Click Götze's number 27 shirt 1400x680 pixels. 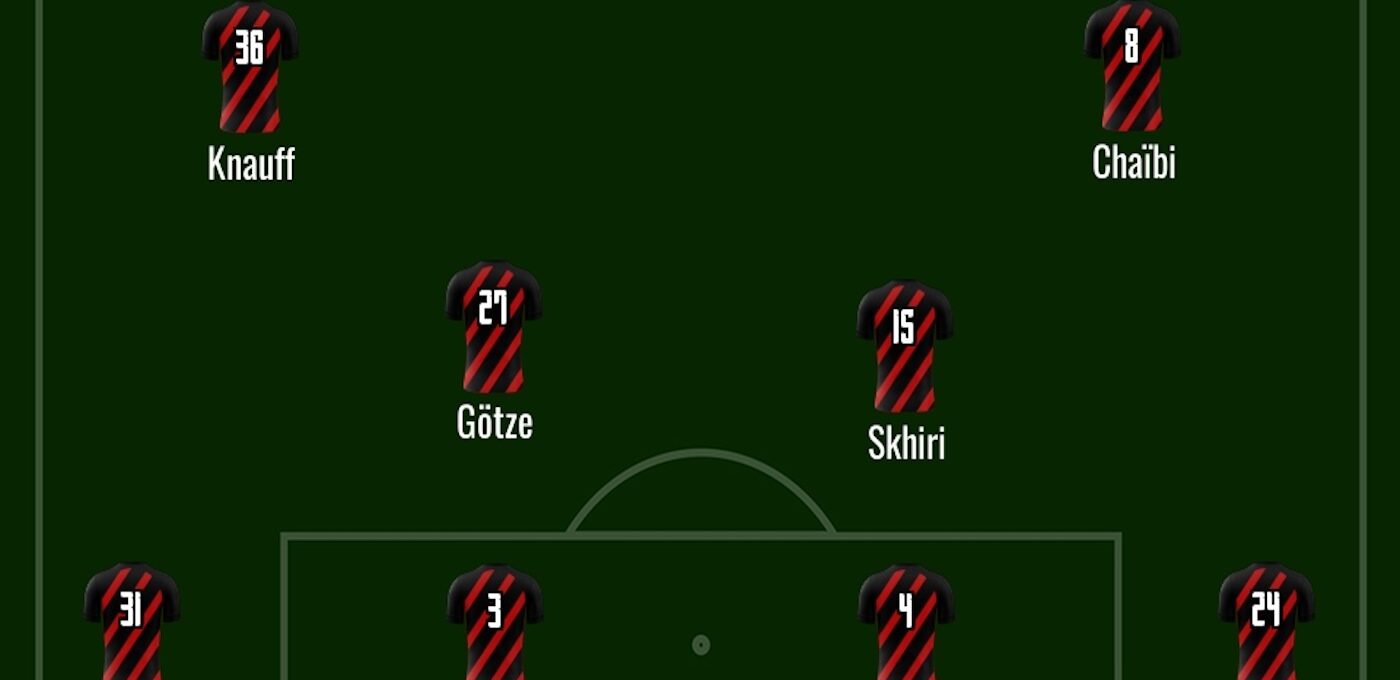(x=493, y=327)
